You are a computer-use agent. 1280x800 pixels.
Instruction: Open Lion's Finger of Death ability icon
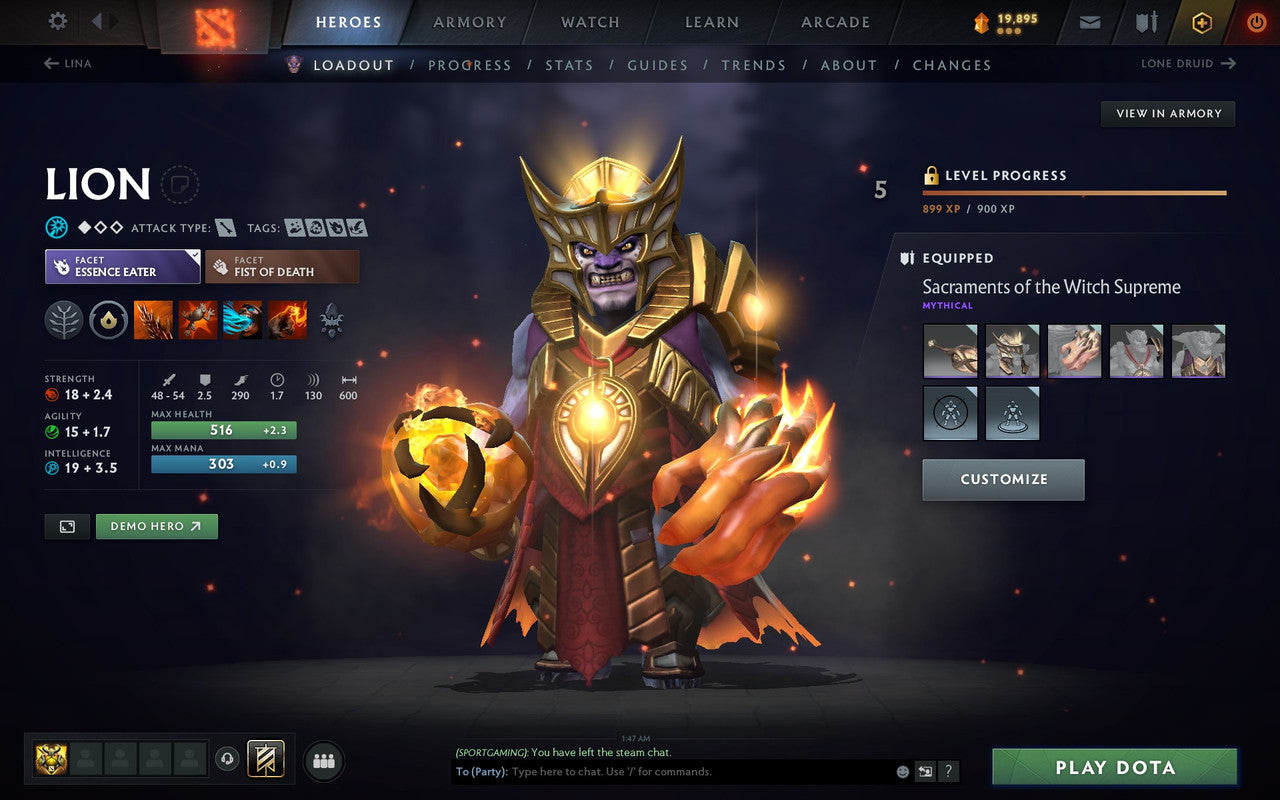pos(287,319)
